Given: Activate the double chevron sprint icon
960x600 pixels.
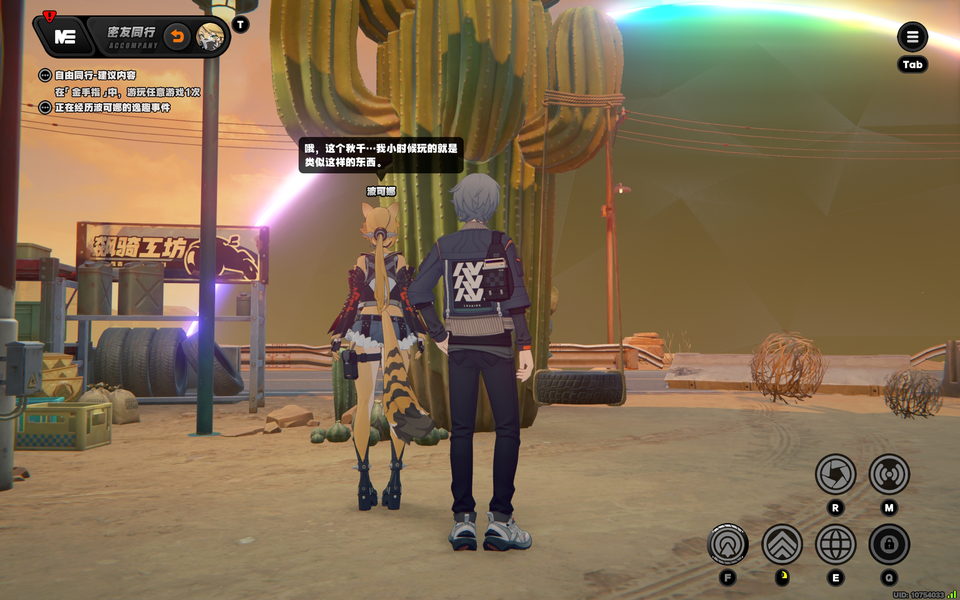Looking at the screenshot, I should [x=782, y=544].
